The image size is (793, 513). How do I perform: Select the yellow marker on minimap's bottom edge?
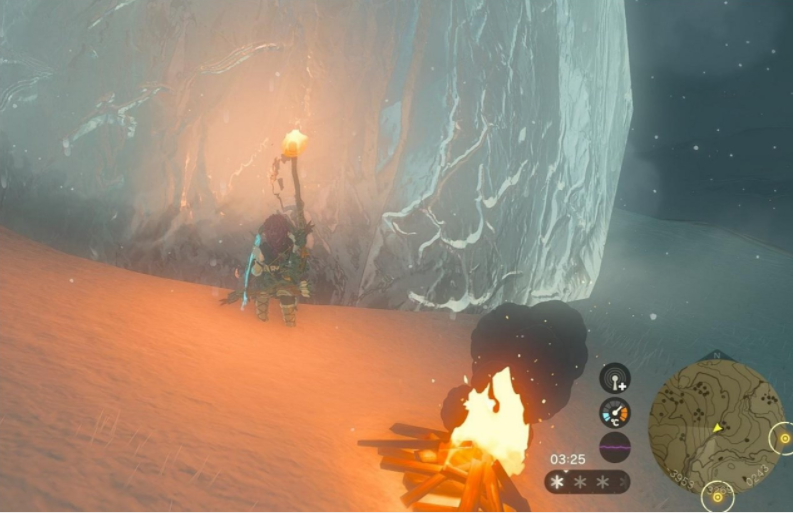pyautogui.click(x=717, y=494)
